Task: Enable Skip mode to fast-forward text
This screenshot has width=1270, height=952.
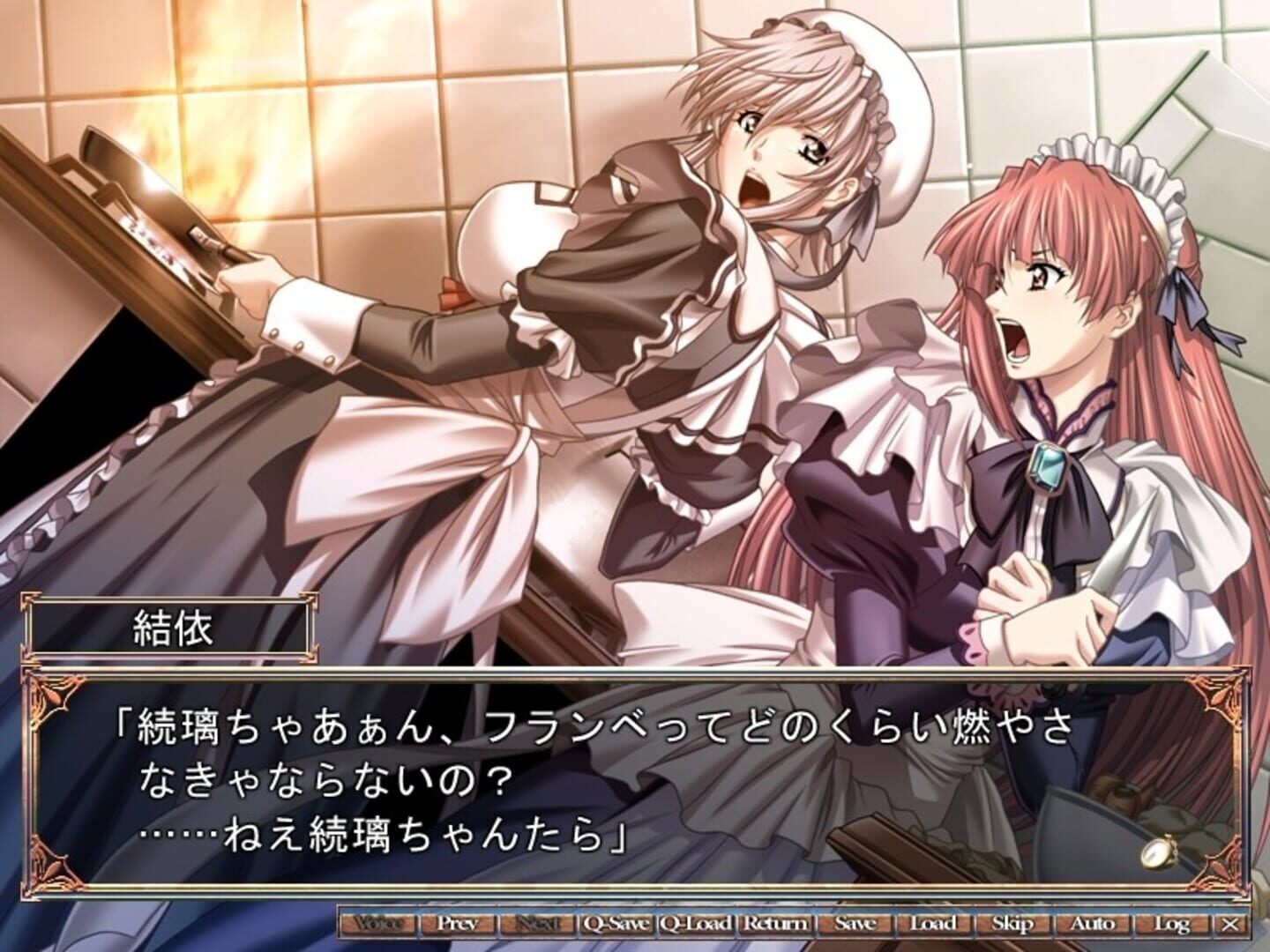Action: 1012,923
